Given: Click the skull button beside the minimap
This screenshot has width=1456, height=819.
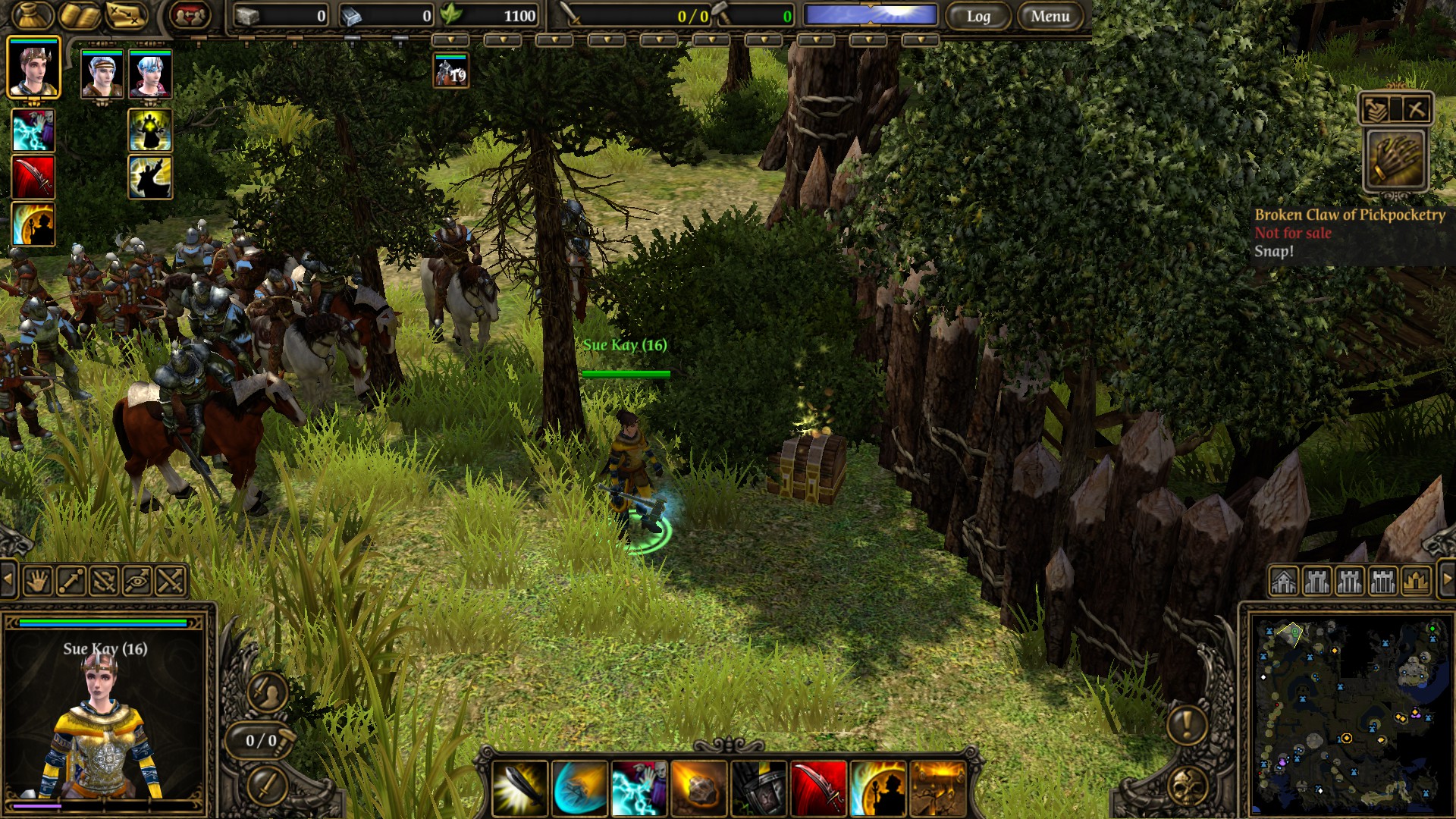Looking at the screenshot, I should click(x=1187, y=787).
